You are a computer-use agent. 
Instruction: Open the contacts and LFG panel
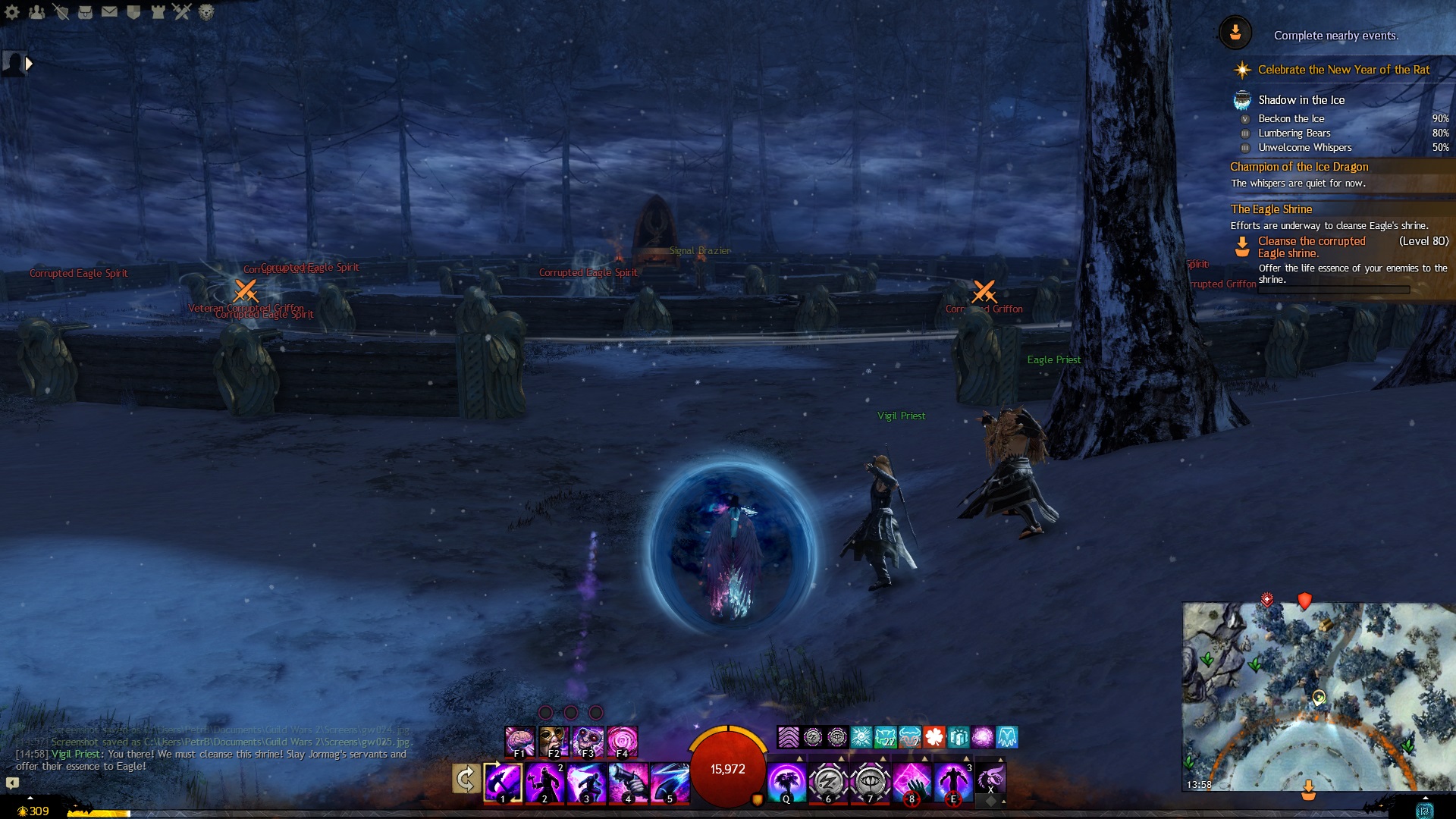tap(36, 12)
